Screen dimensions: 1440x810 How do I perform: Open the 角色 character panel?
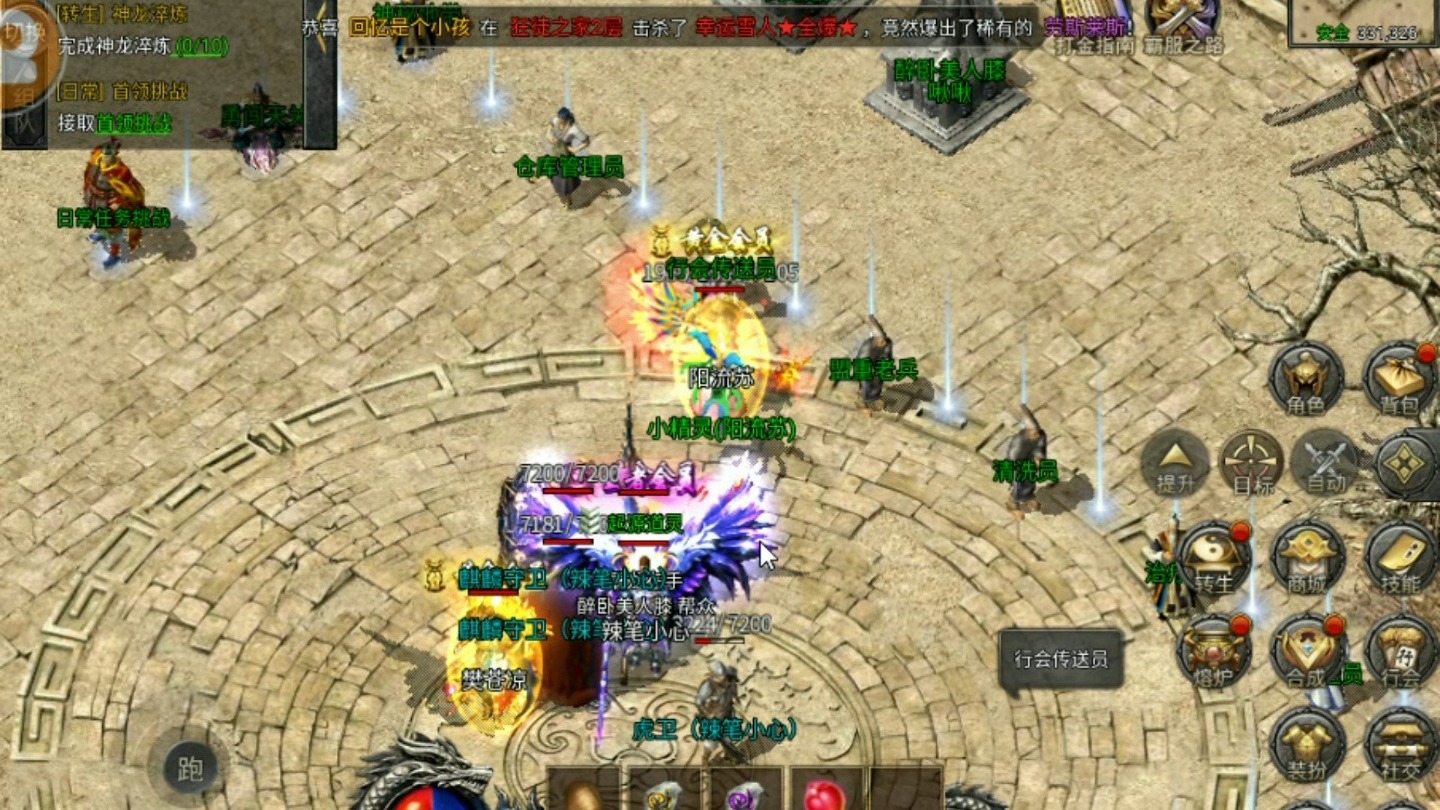point(1306,378)
